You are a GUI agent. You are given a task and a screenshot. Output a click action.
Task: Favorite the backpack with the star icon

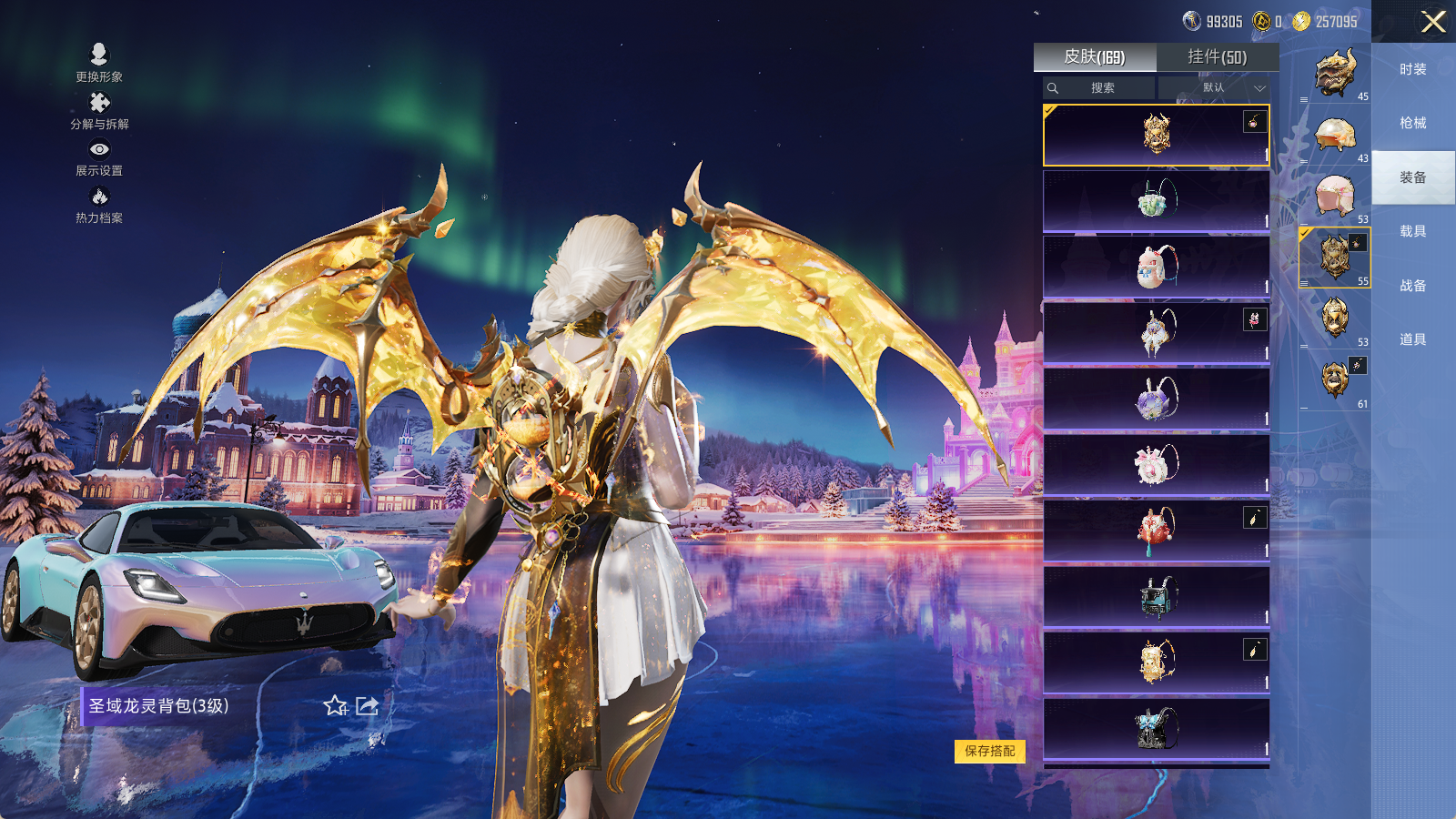pos(335,706)
